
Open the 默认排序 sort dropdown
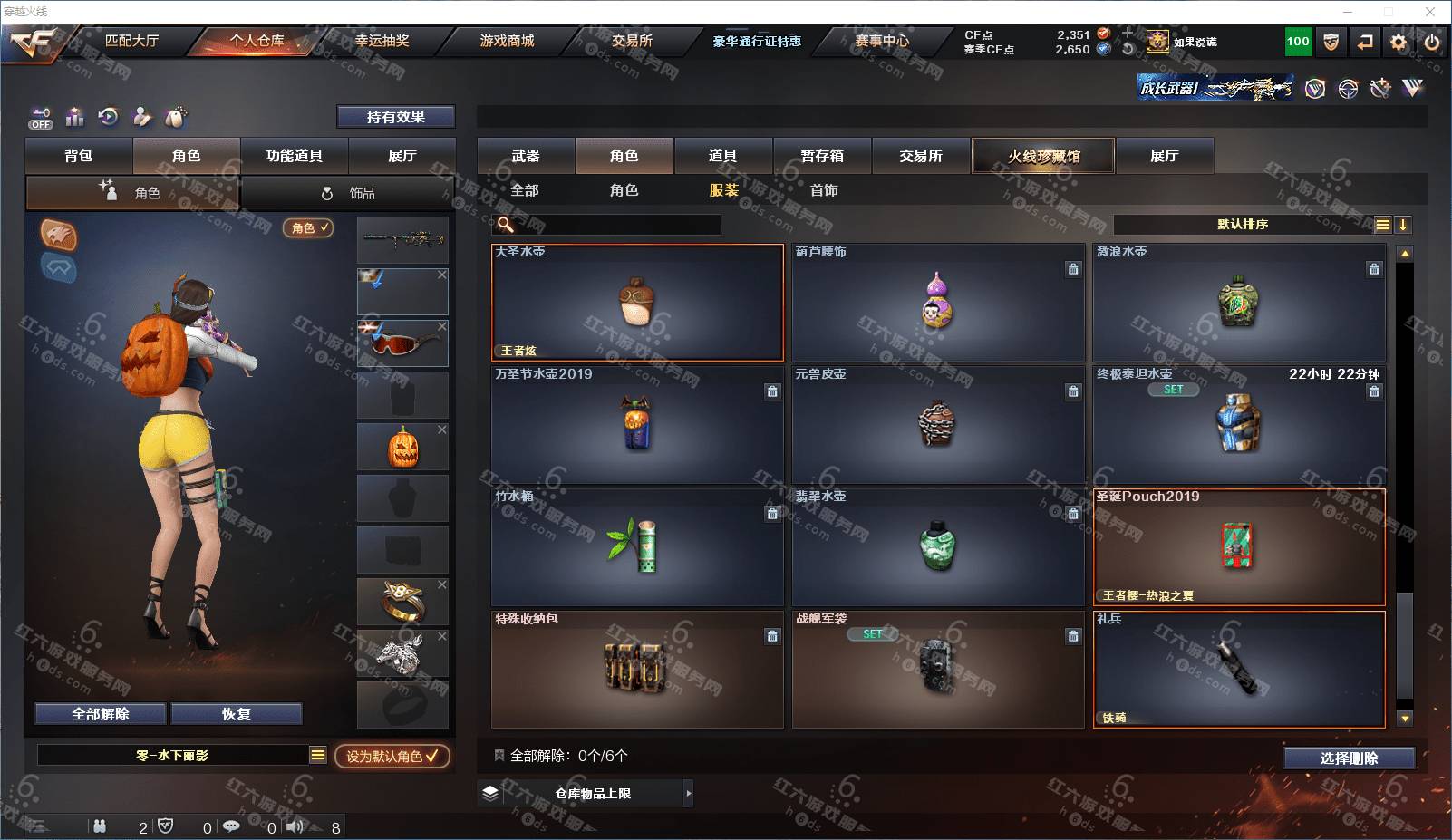(x=1243, y=225)
